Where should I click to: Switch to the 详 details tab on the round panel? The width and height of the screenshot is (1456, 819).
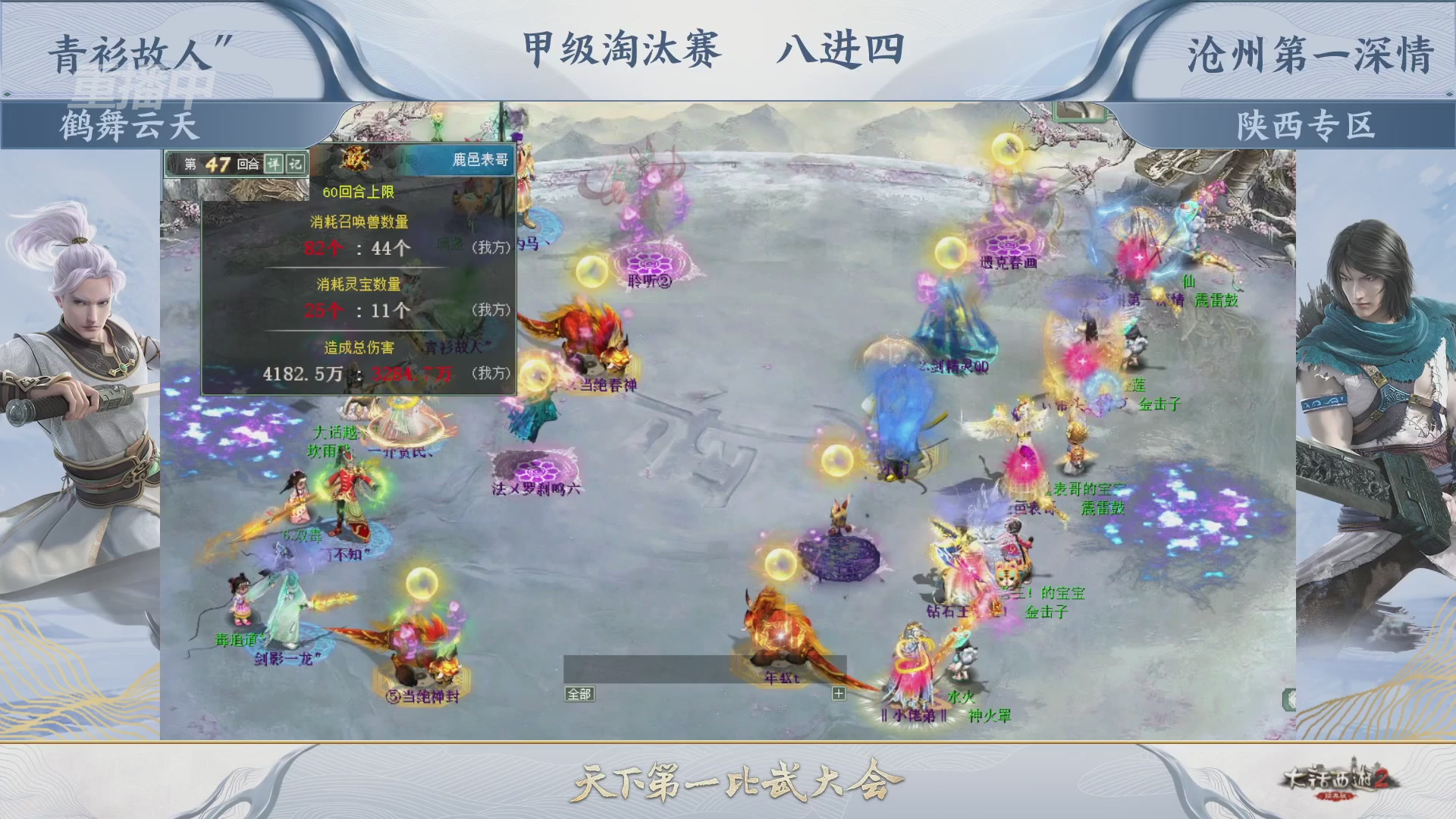(x=273, y=165)
